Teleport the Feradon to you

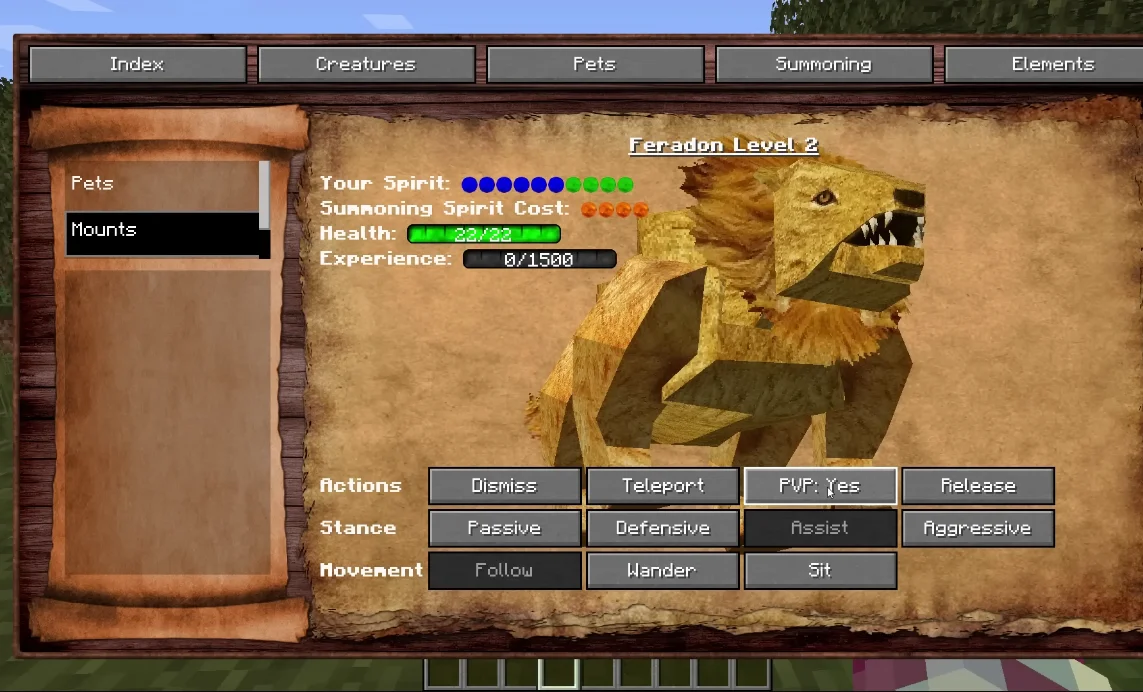(x=662, y=486)
